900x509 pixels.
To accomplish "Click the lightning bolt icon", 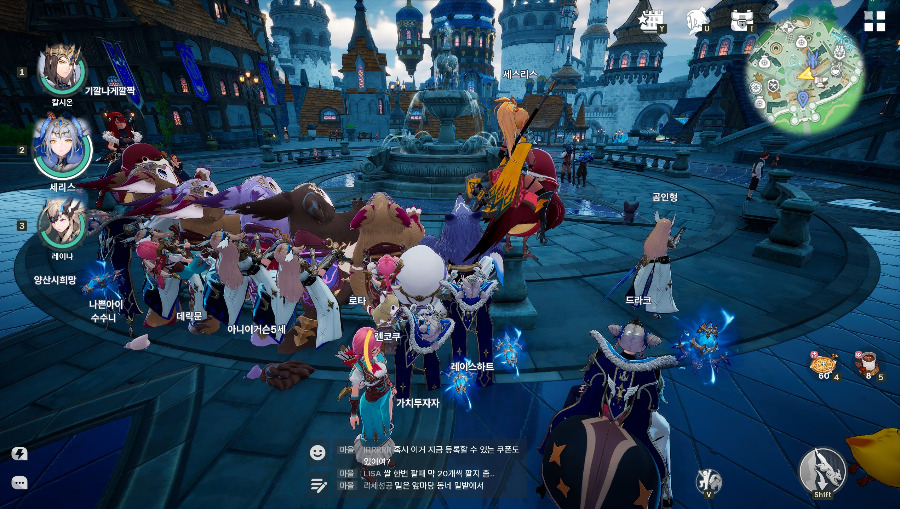I will click(x=19, y=453).
